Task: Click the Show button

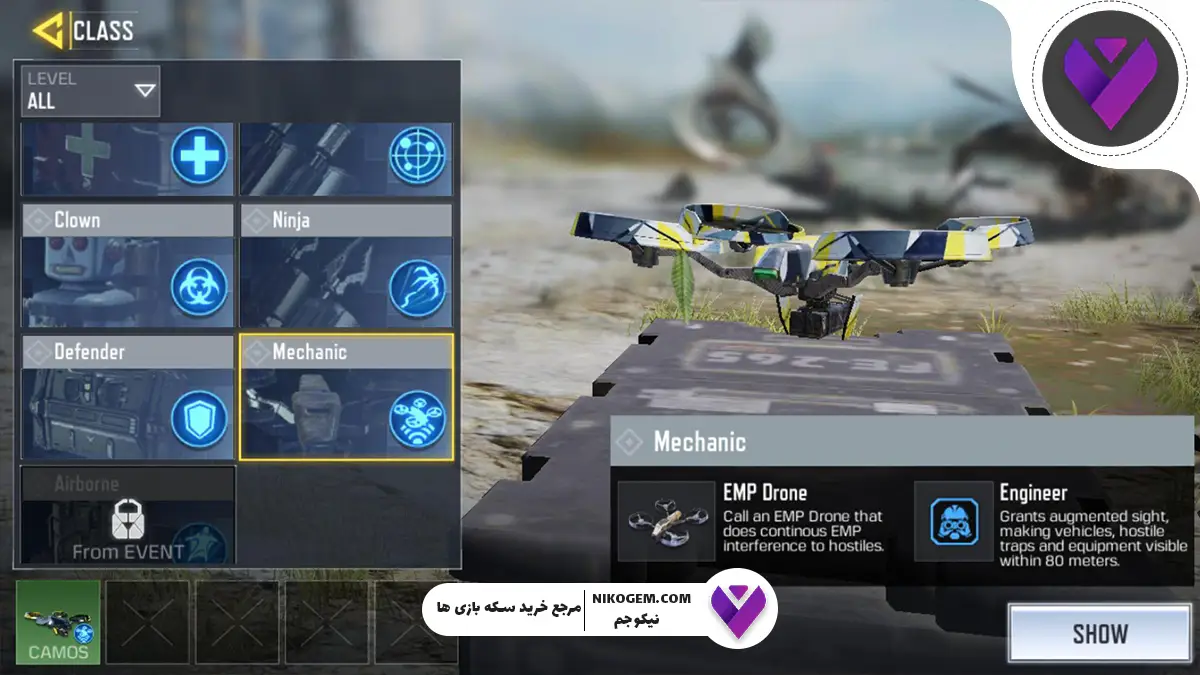Action: coord(1099,634)
